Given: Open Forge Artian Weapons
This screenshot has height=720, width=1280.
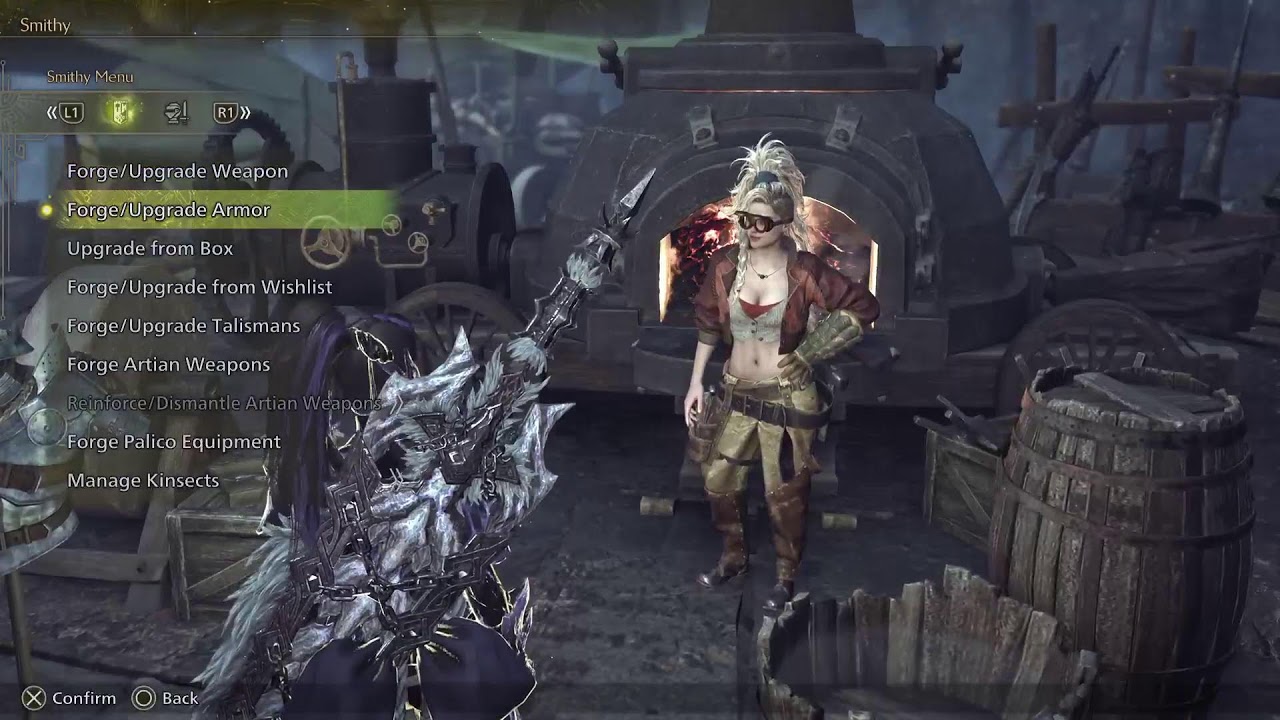Looking at the screenshot, I should [168, 365].
